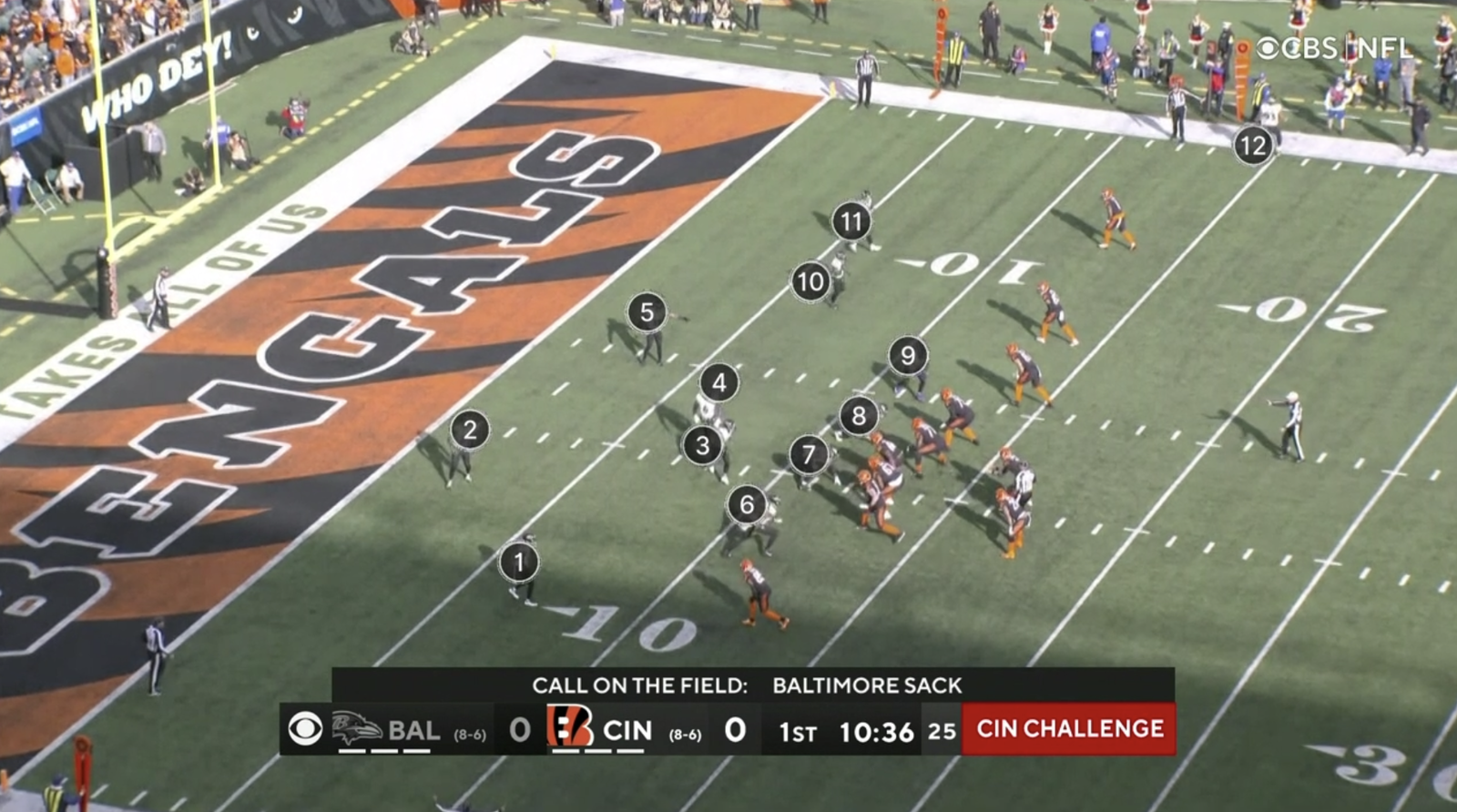
Task: Select player marker number 1
Action: [x=519, y=563]
